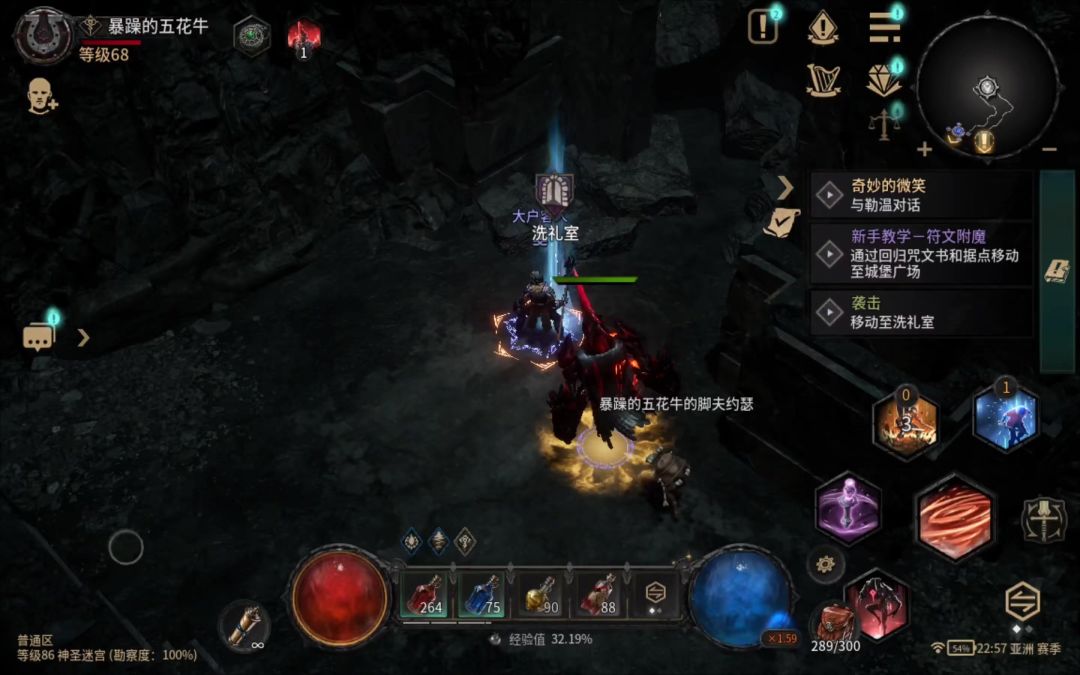
Task: Zoom in the minimap with plus button
Action: tap(924, 150)
